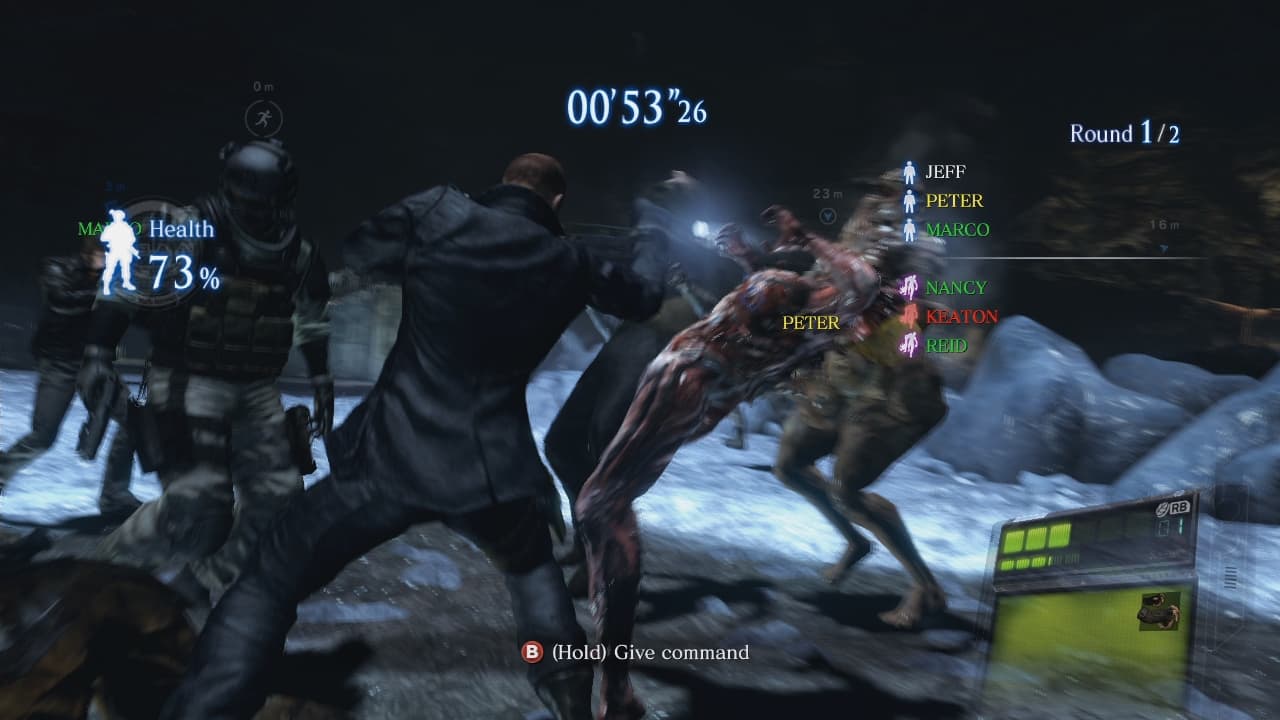Click PETER's soldier icon in the teammate list
The width and height of the screenshot is (1280, 720).
[910, 201]
